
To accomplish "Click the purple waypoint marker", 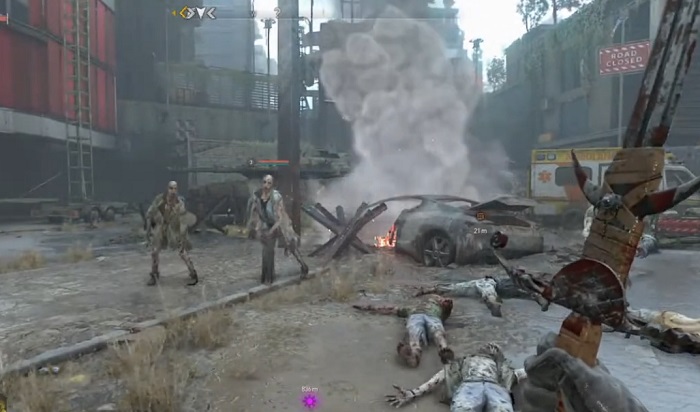I will [310, 400].
